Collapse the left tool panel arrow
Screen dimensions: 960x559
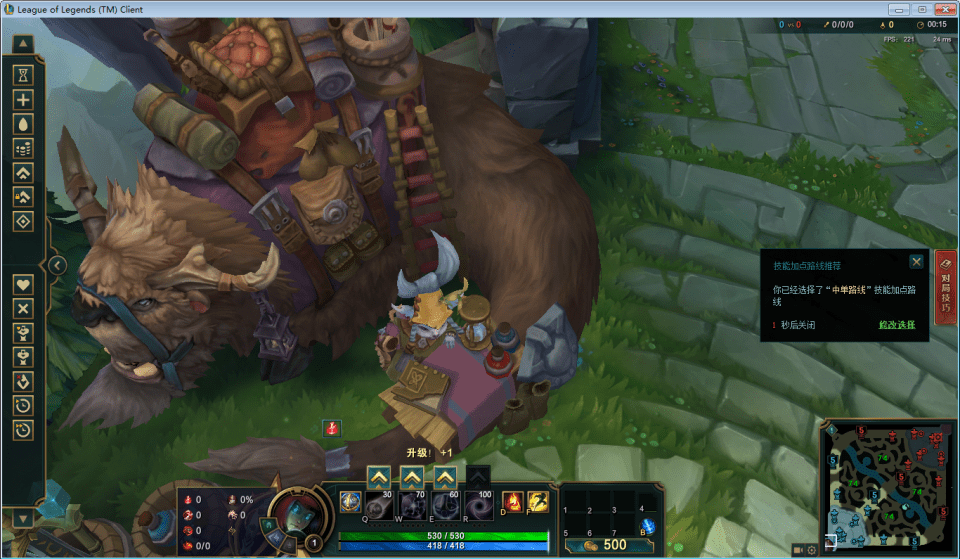pos(57,265)
